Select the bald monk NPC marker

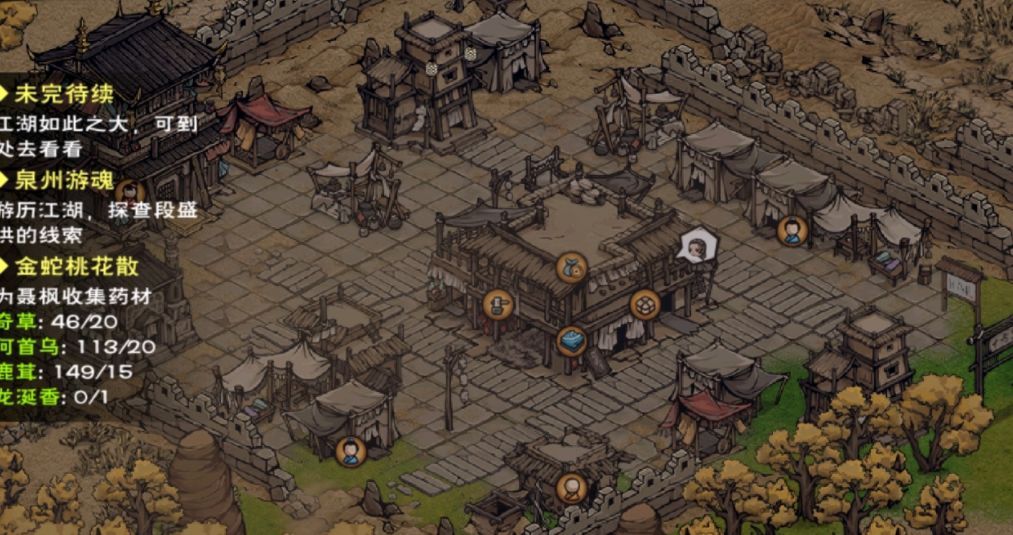[571, 488]
